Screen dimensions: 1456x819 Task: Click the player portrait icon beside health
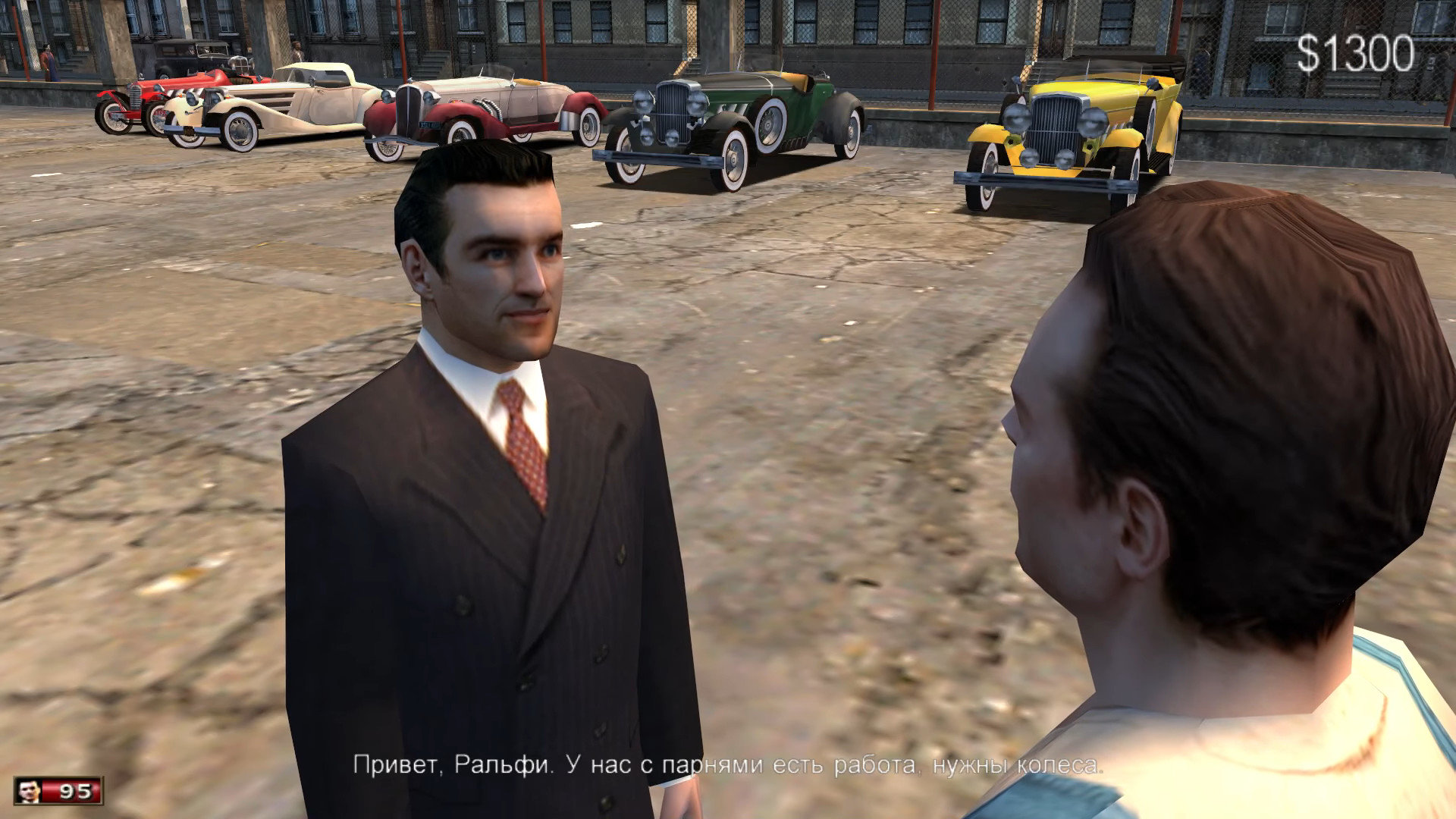click(x=30, y=791)
